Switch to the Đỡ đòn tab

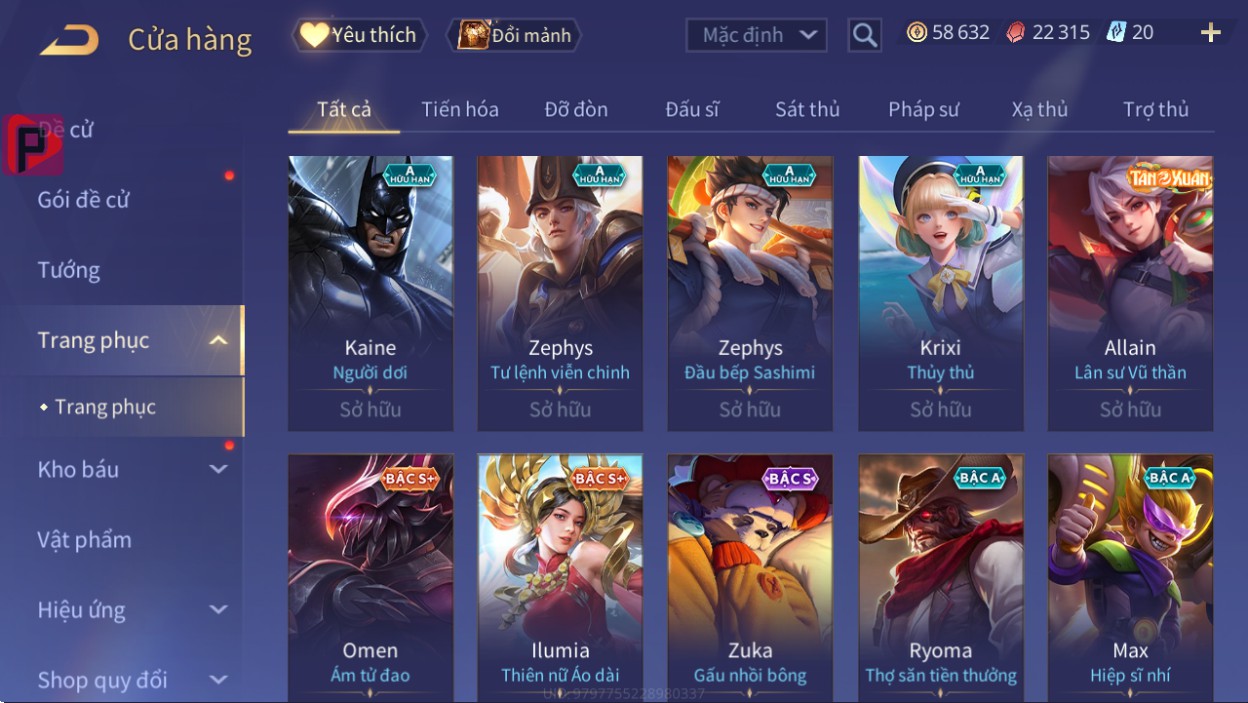[576, 109]
